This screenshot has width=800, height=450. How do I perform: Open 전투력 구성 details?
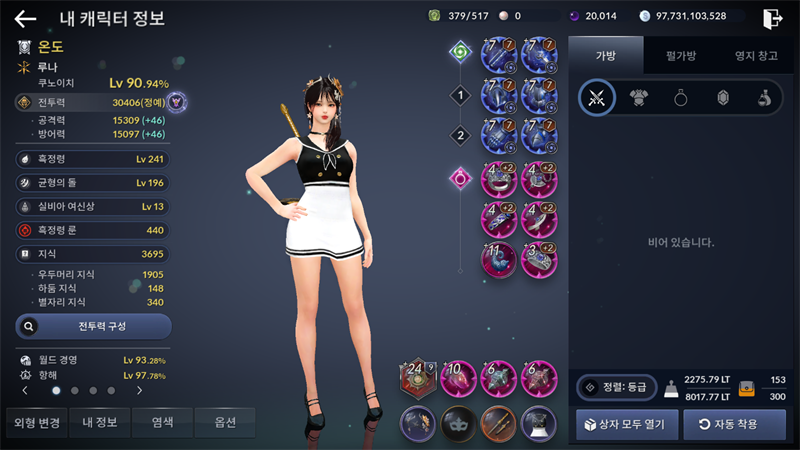[93, 326]
